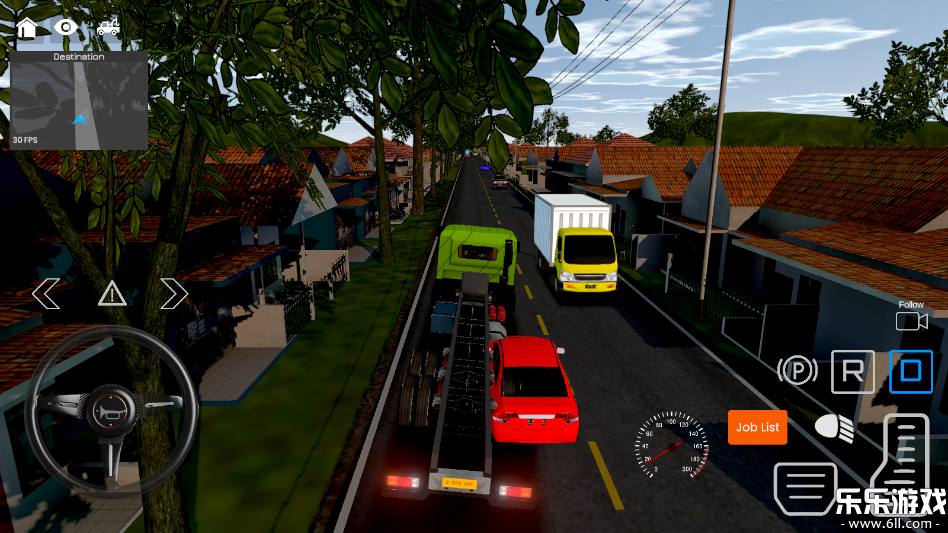Step on the brake pedal

point(803,488)
